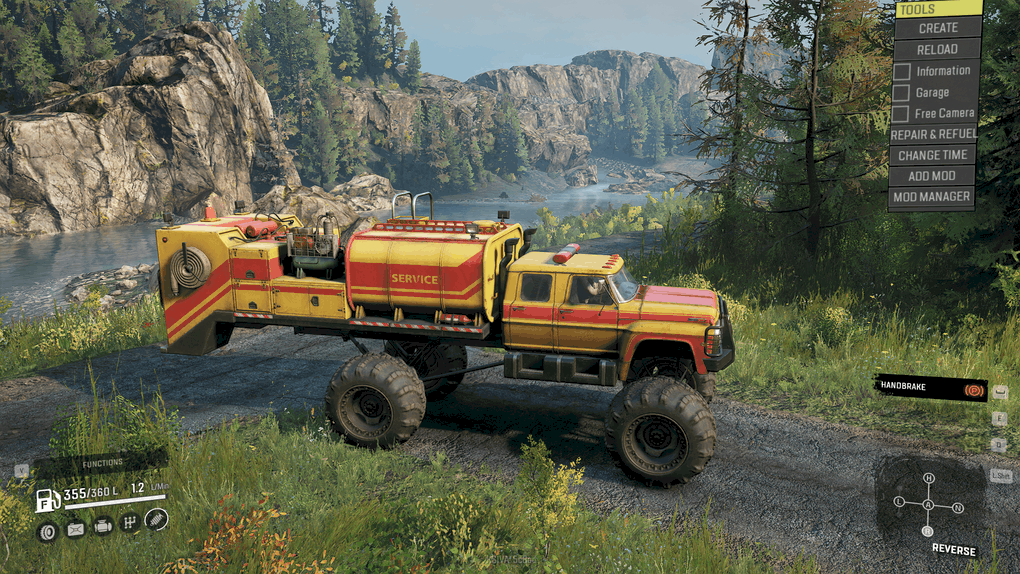Switch to Low gear on gear selector
Viewport: 1020px width, 574px height.
[899, 501]
